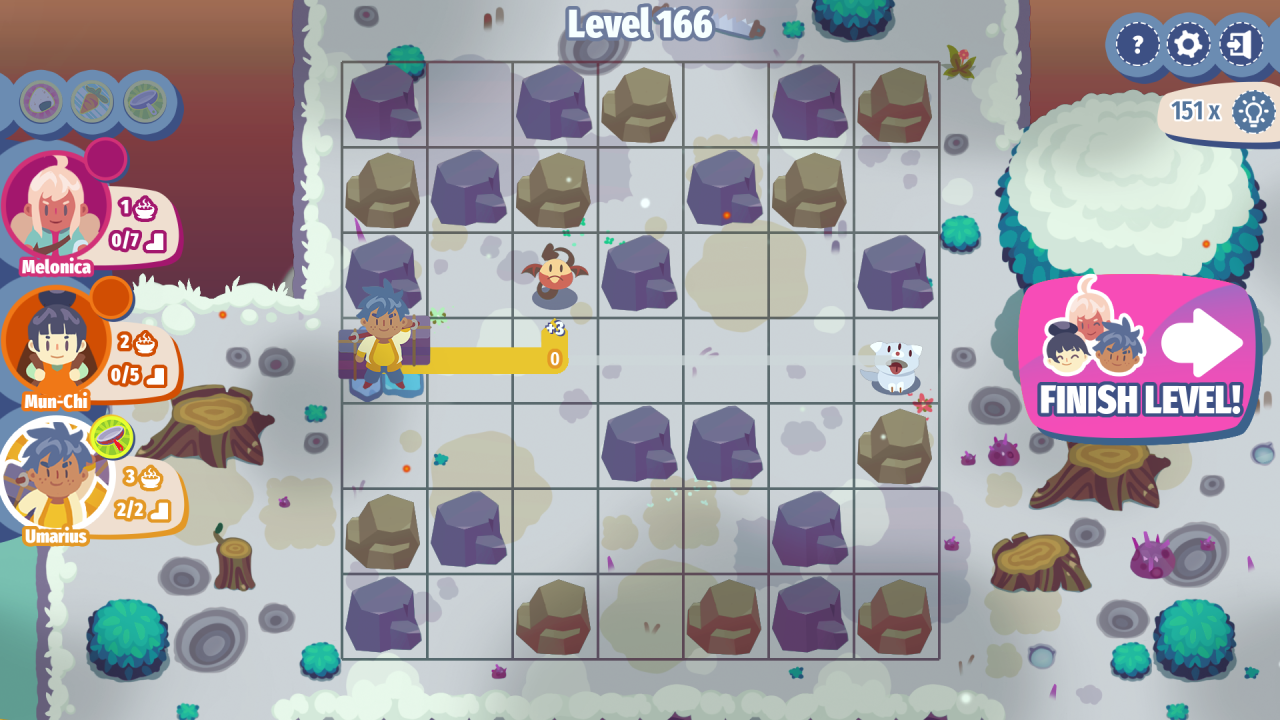Open the question mark help button
1280x720 pixels.
(1137, 44)
